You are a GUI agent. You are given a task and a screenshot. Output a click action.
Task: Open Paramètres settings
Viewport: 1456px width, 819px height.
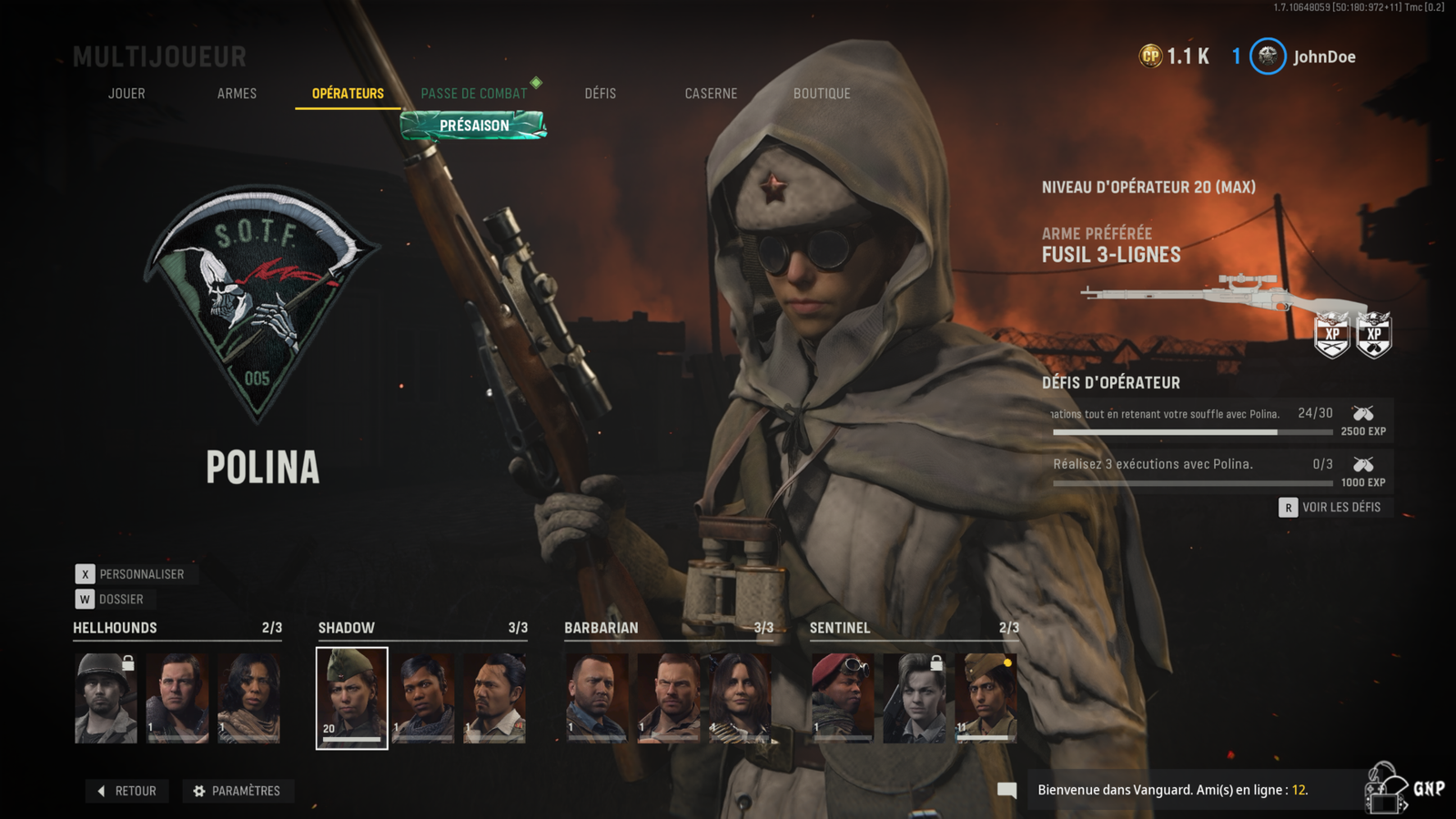238,791
